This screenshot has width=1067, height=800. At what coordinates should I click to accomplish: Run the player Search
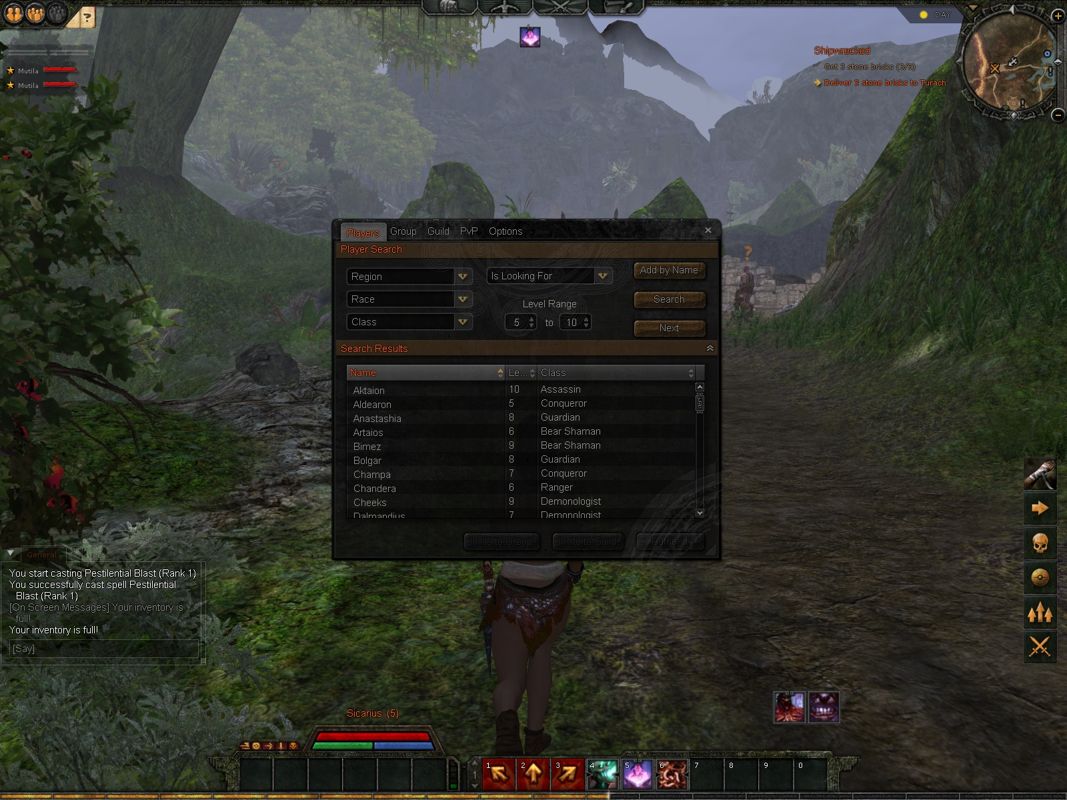tap(669, 299)
